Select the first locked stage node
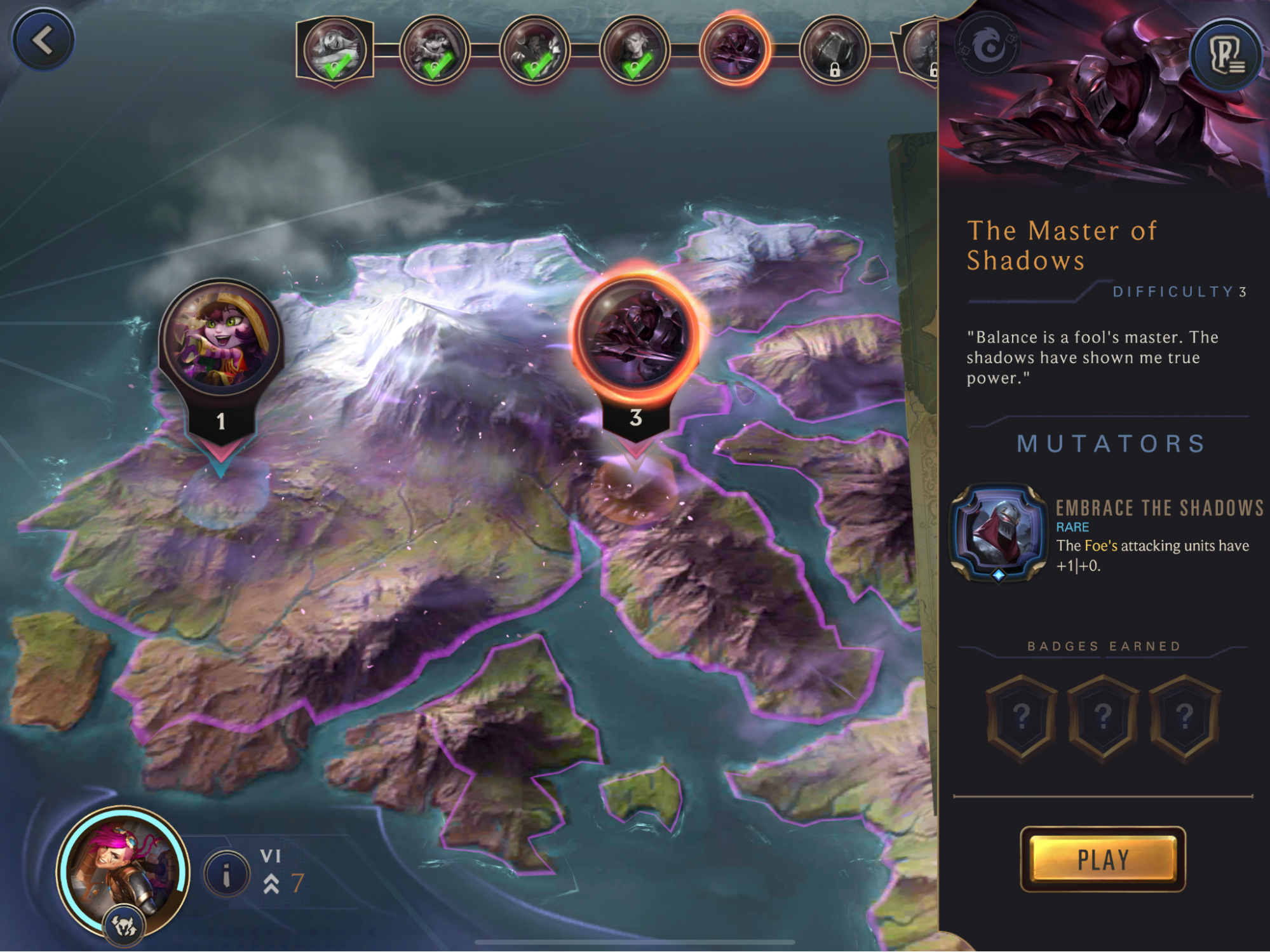1270x952 pixels. 834,50
